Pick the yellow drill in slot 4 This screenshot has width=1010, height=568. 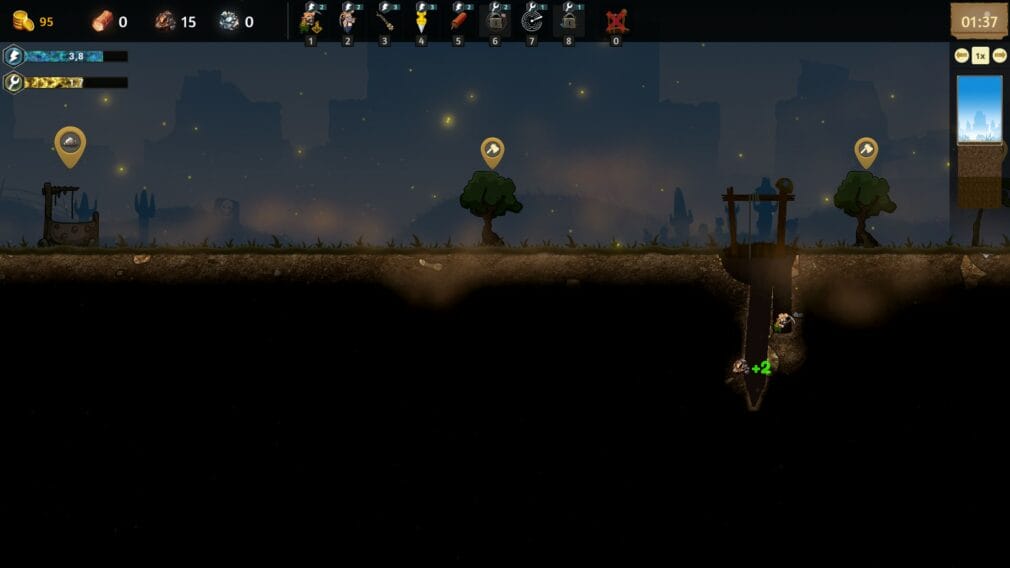421,21
